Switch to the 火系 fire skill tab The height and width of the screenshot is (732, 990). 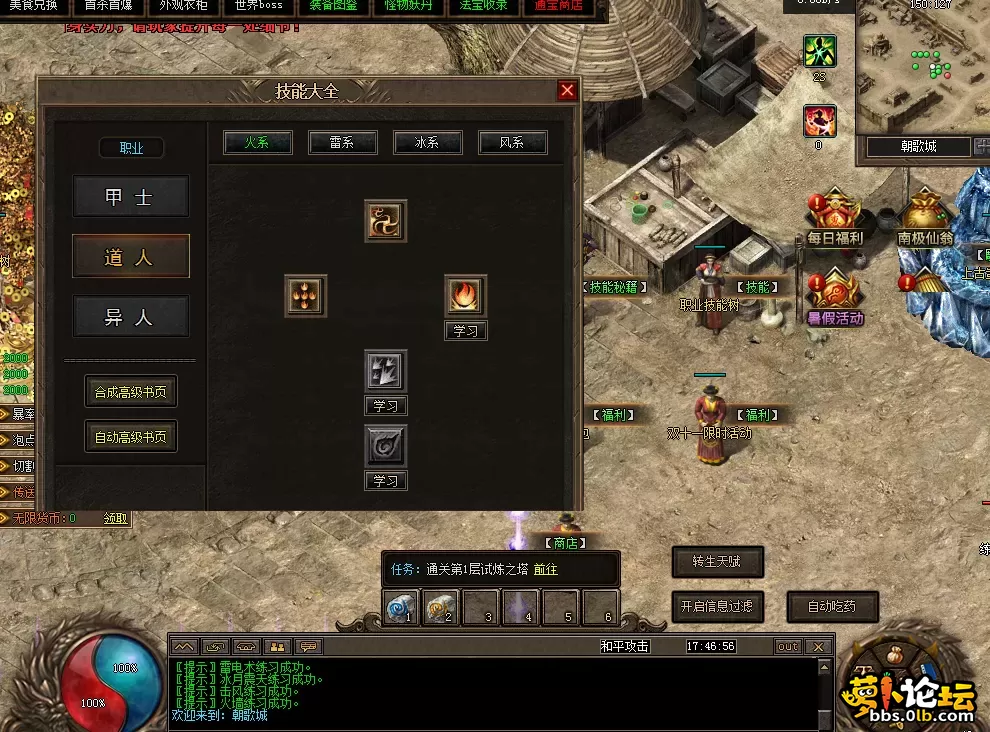point(258,142)
